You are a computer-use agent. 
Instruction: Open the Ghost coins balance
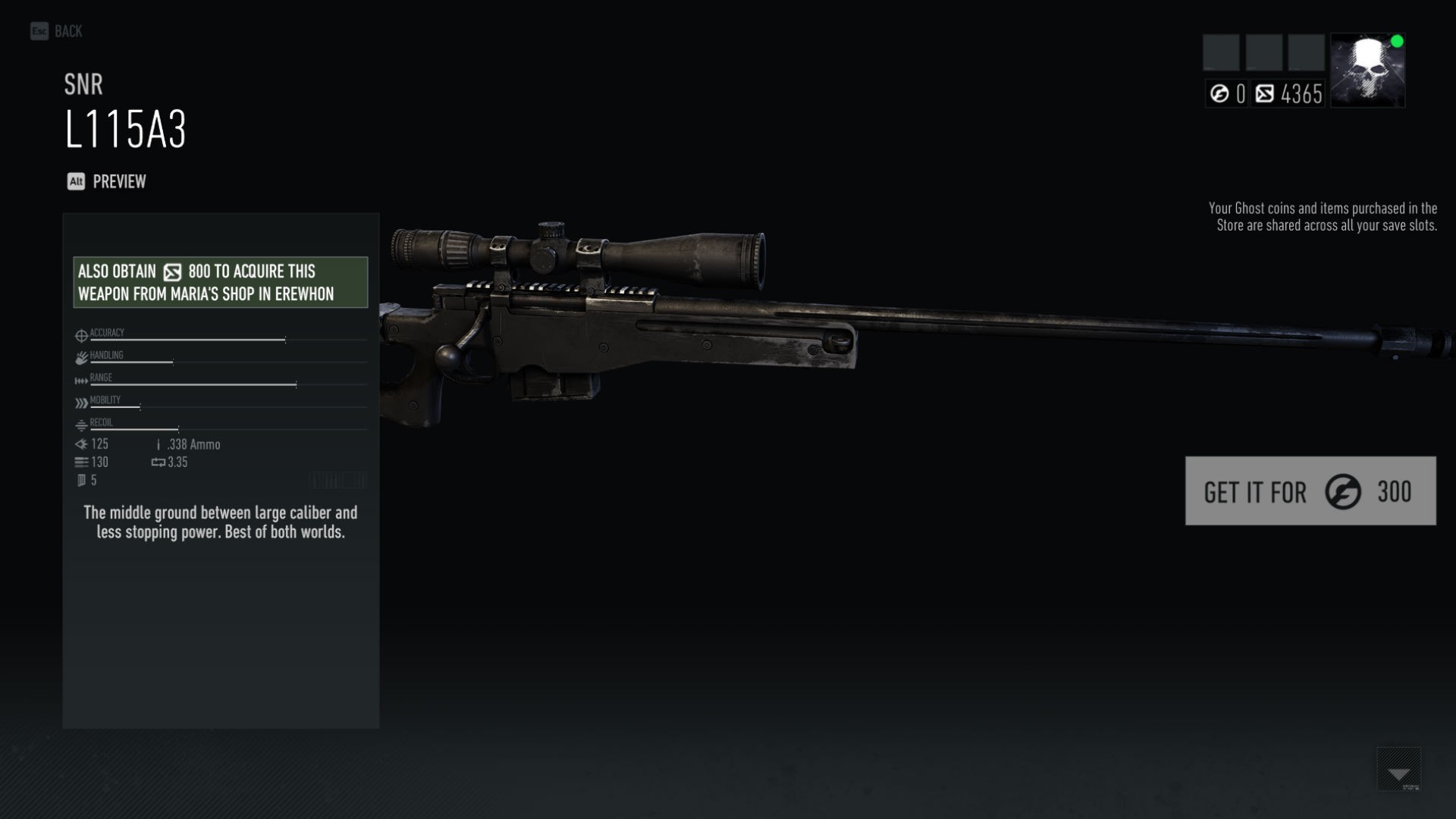(1226, 94)
